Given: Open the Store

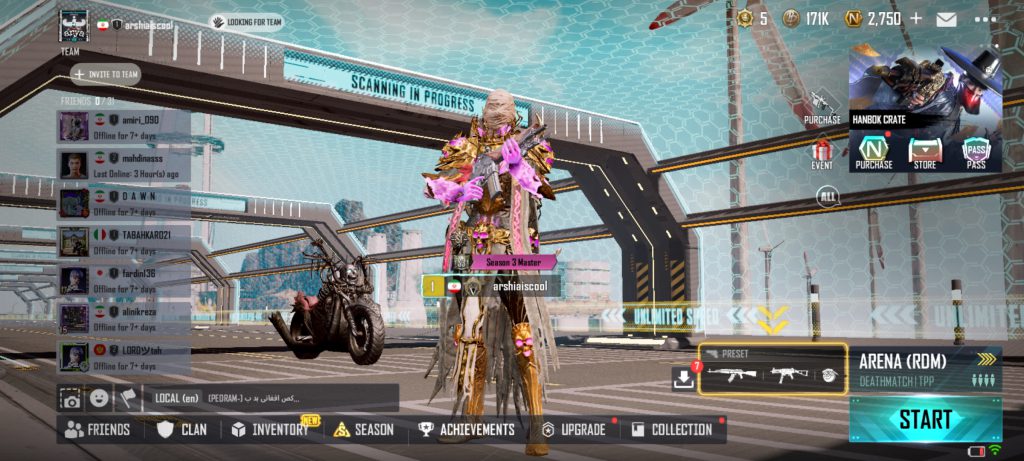Looking at the screenshot, I should pos(924,153).
